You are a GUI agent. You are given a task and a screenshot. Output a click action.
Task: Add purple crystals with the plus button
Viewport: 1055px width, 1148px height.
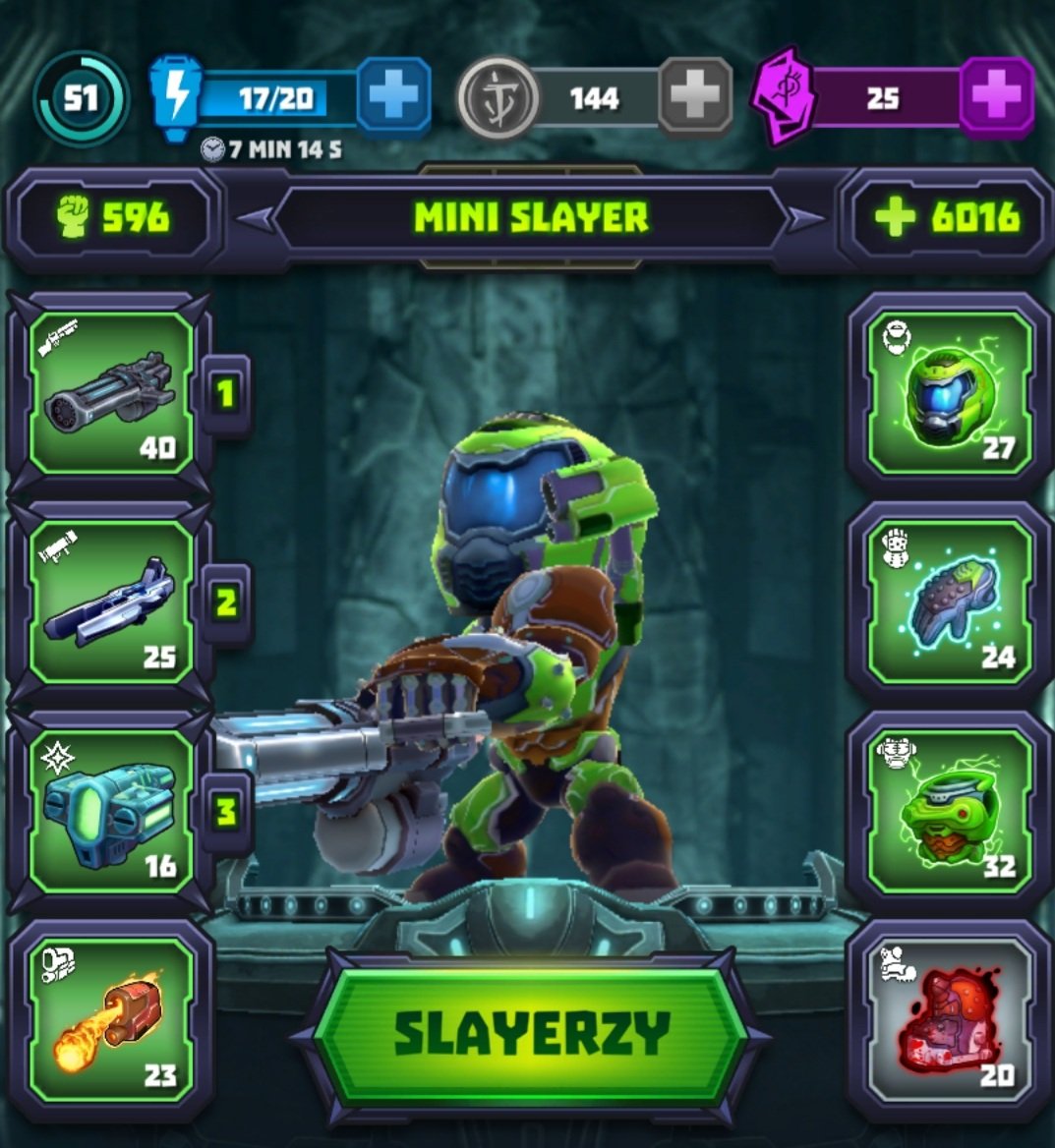coord(996,96)
